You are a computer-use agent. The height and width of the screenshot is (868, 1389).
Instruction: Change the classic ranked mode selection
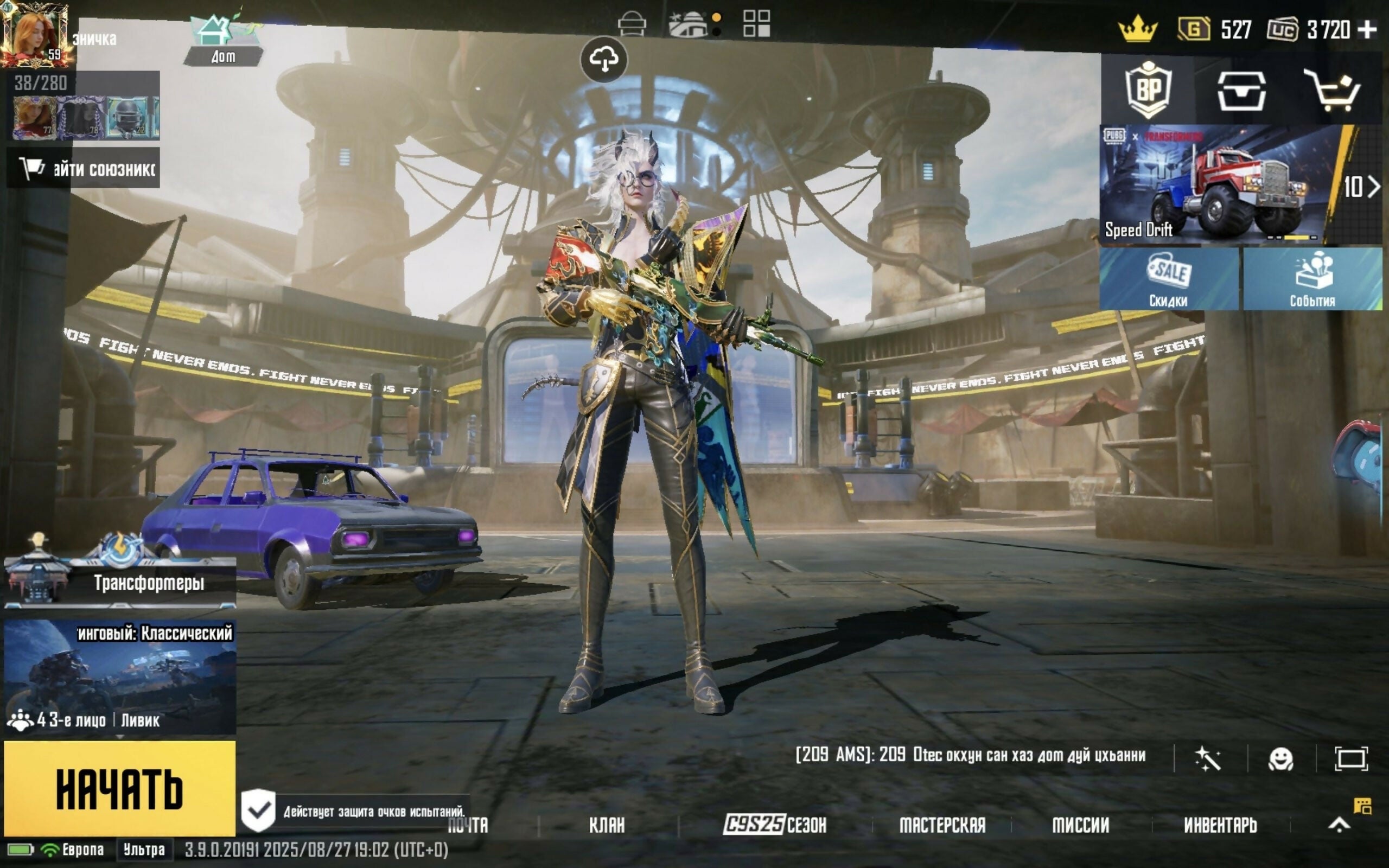(119, 676)
